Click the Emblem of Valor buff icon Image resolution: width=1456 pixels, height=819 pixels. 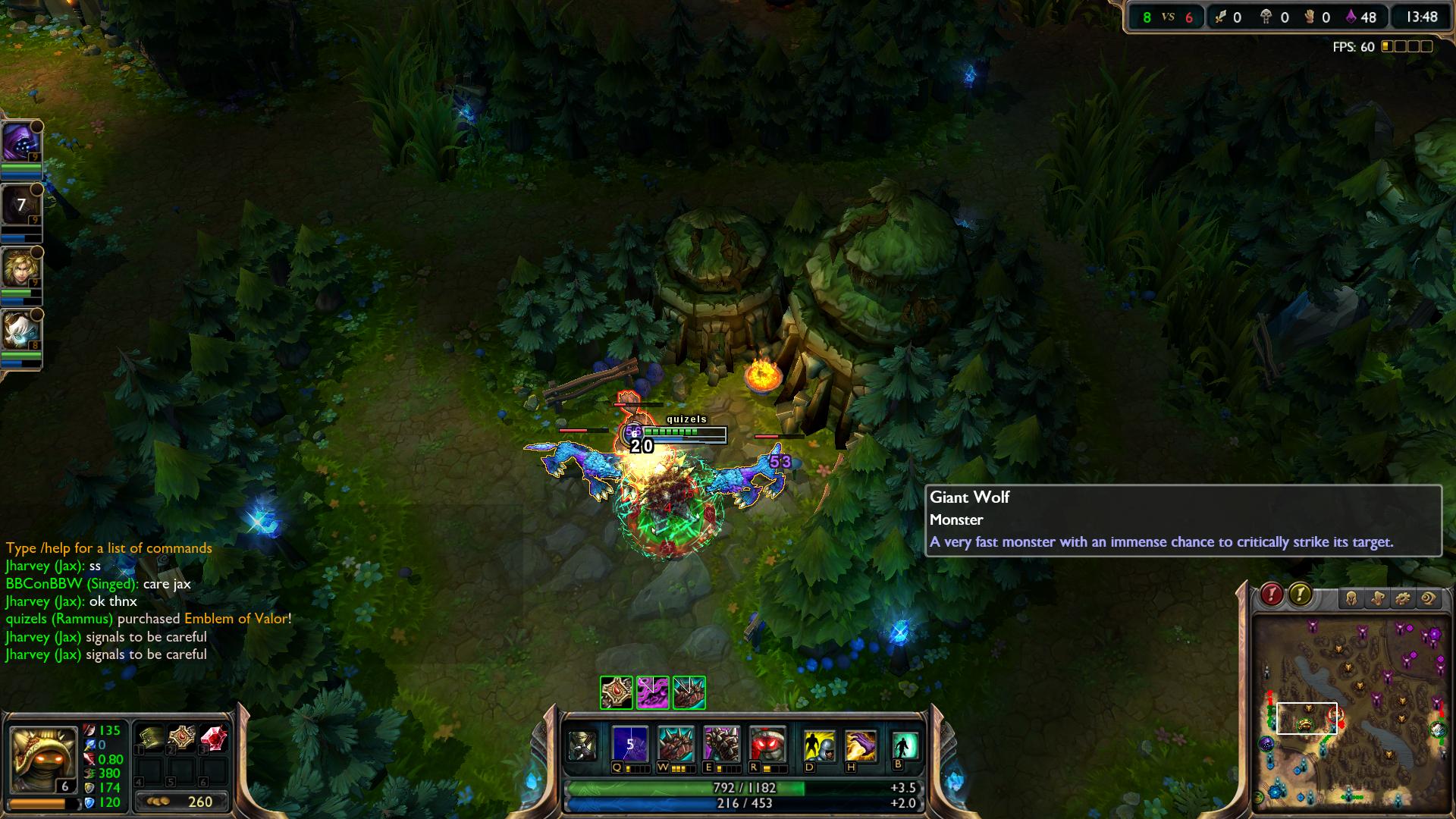[616, 692]
